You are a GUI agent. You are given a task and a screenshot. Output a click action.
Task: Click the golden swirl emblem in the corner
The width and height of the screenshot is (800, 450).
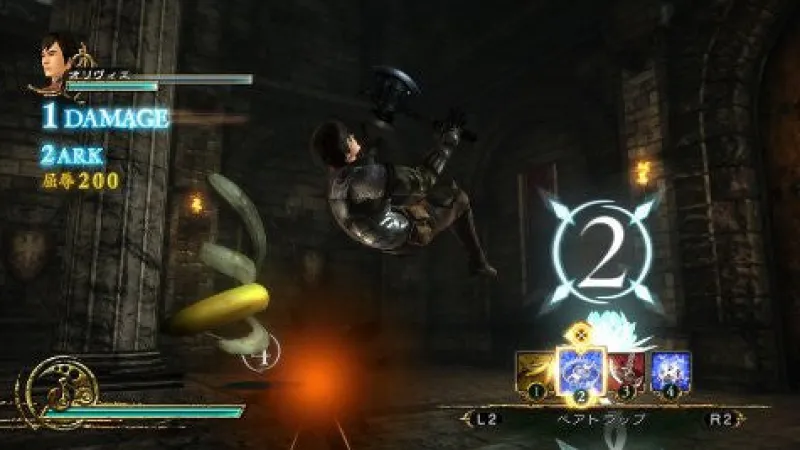point(52,388)
